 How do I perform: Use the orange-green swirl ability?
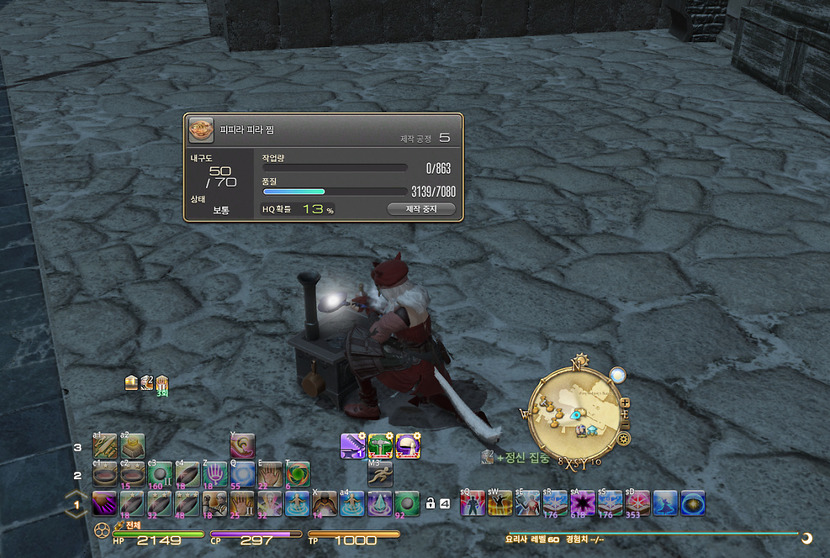pyautogui.click(x=298, y=474)
